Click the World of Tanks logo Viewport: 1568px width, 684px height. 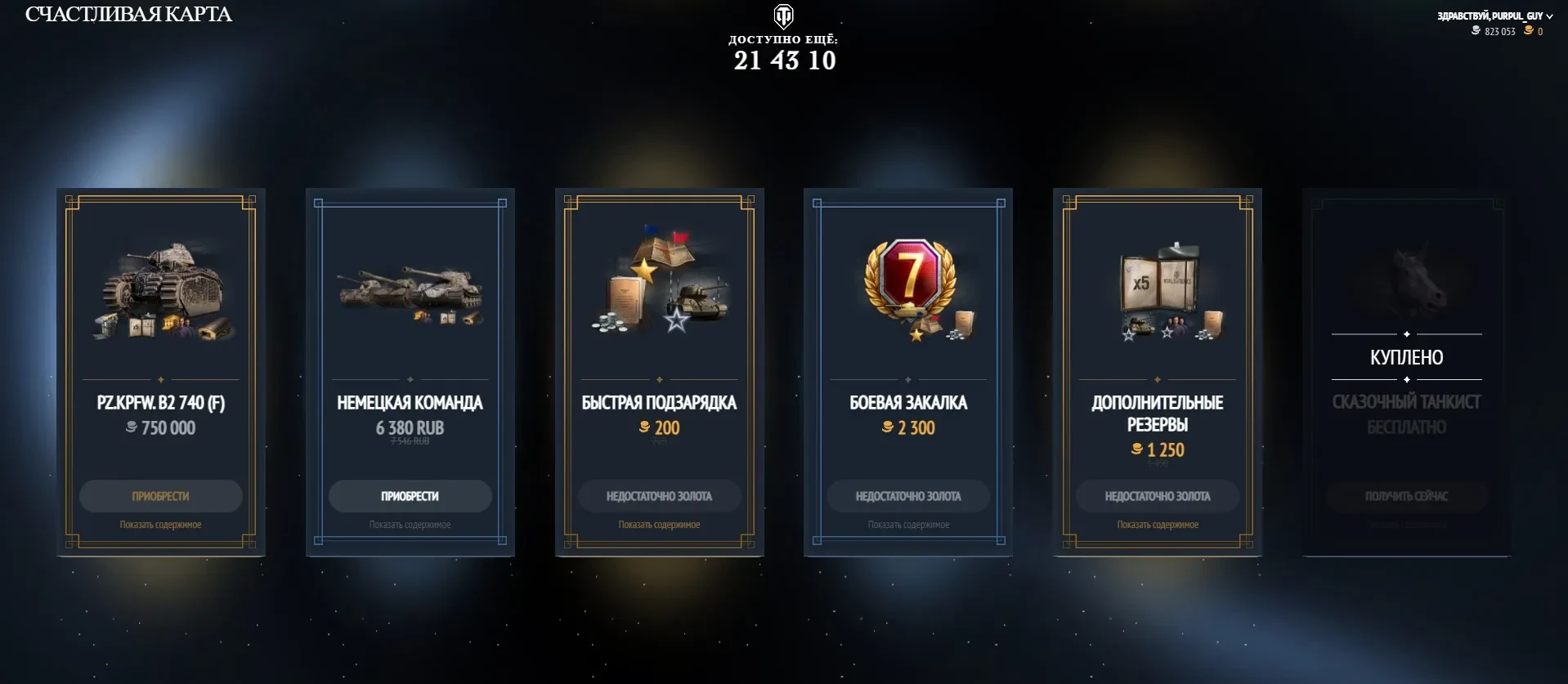tap(783, 16)
